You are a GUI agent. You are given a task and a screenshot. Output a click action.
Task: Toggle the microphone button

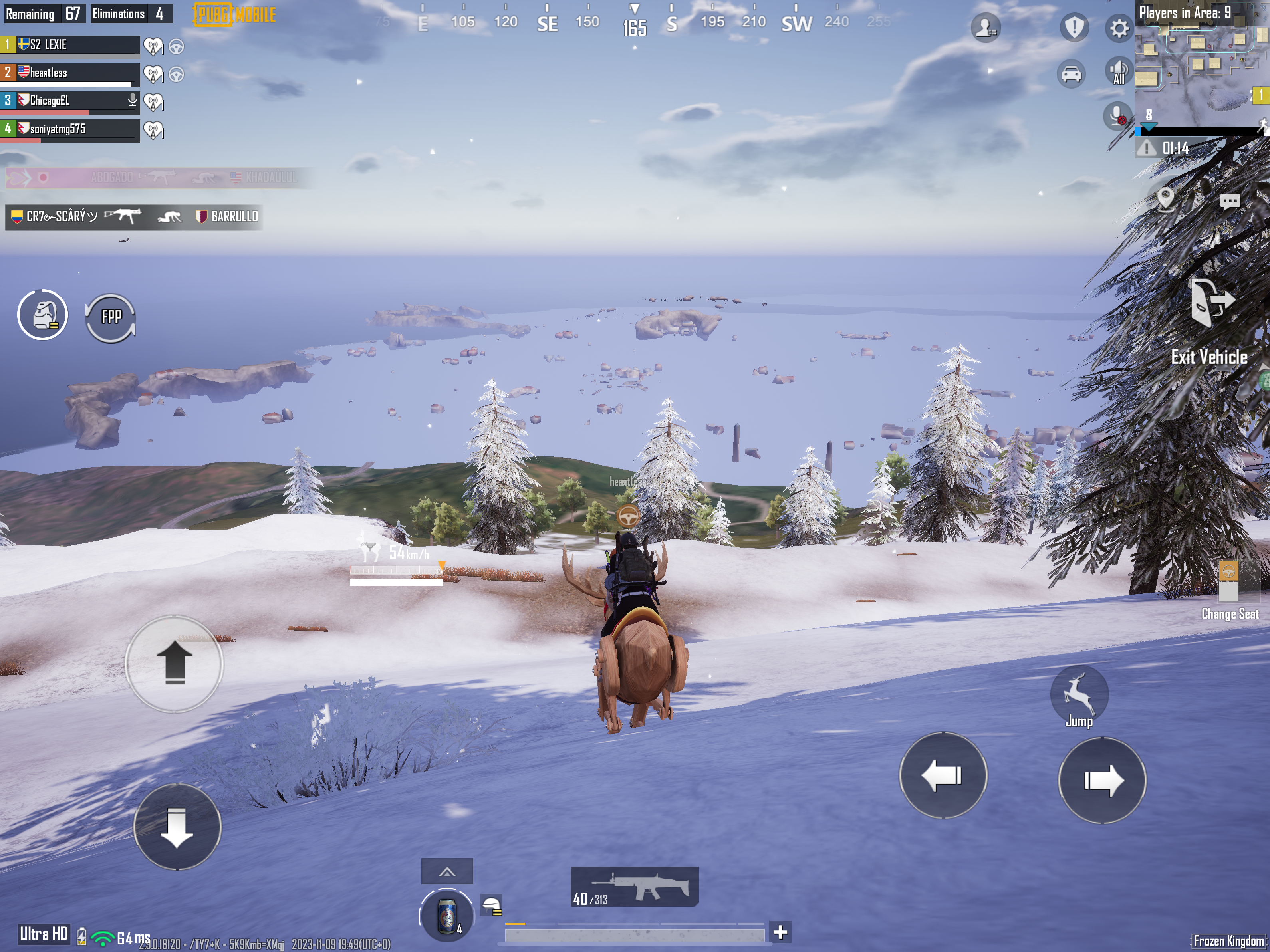(x=1117, y=116)
